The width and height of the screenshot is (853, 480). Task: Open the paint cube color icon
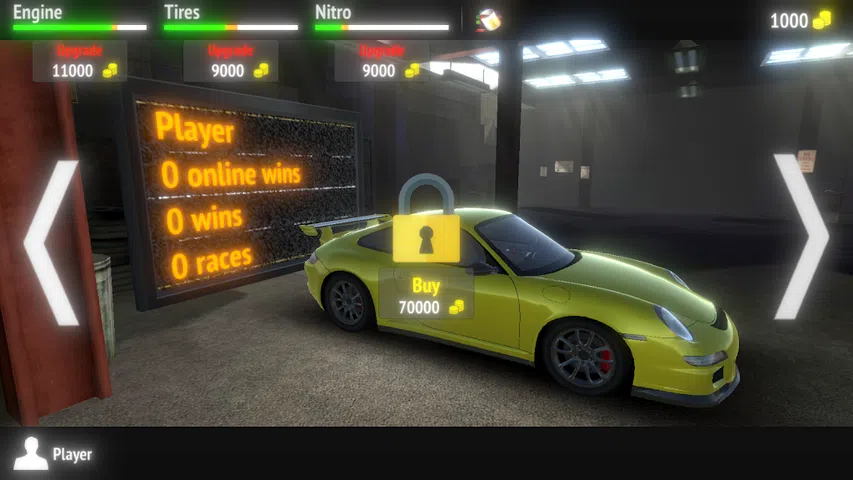(x=487, y=19)
